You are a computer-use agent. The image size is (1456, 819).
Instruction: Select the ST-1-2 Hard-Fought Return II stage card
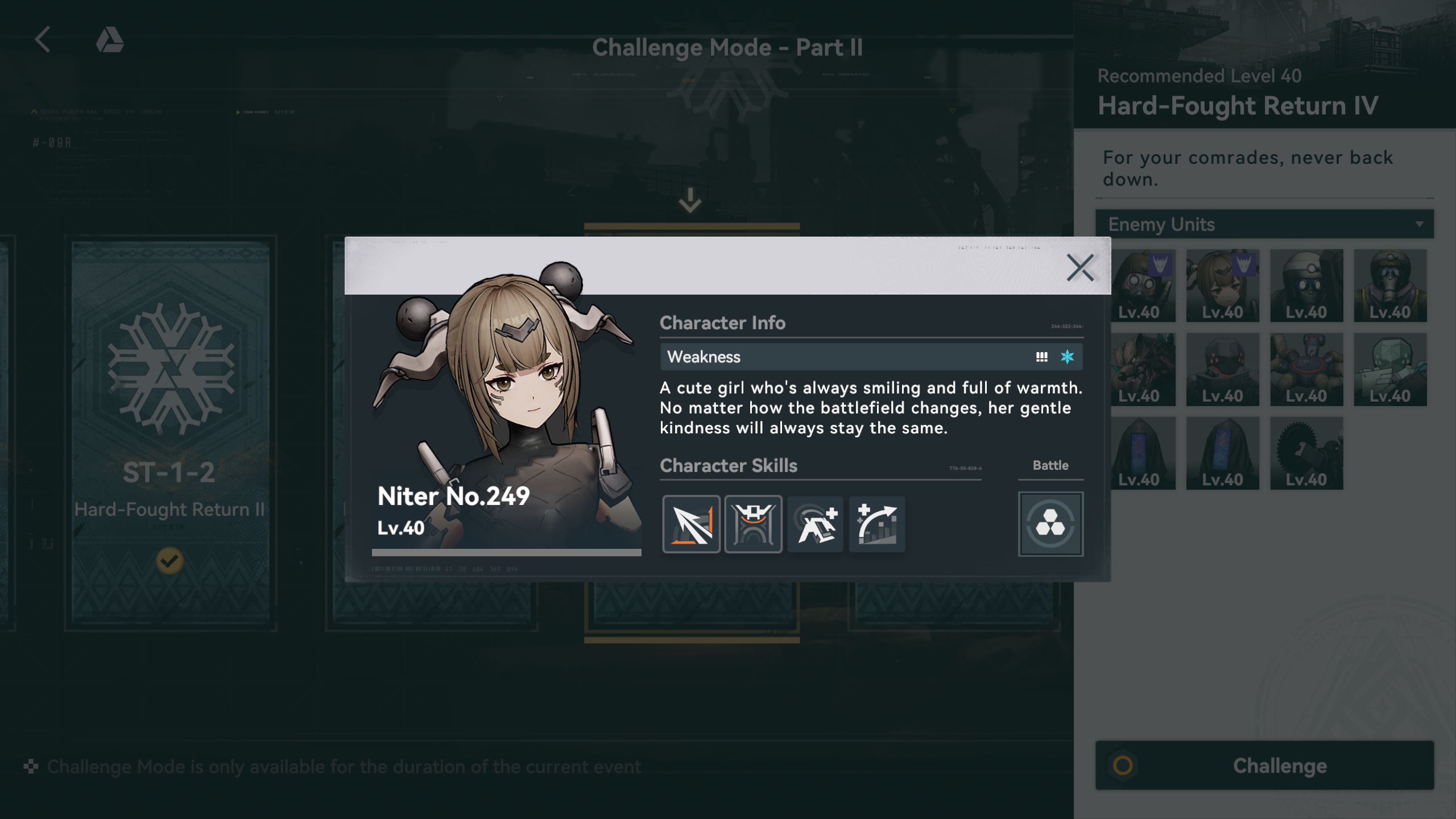pos(170,432)
